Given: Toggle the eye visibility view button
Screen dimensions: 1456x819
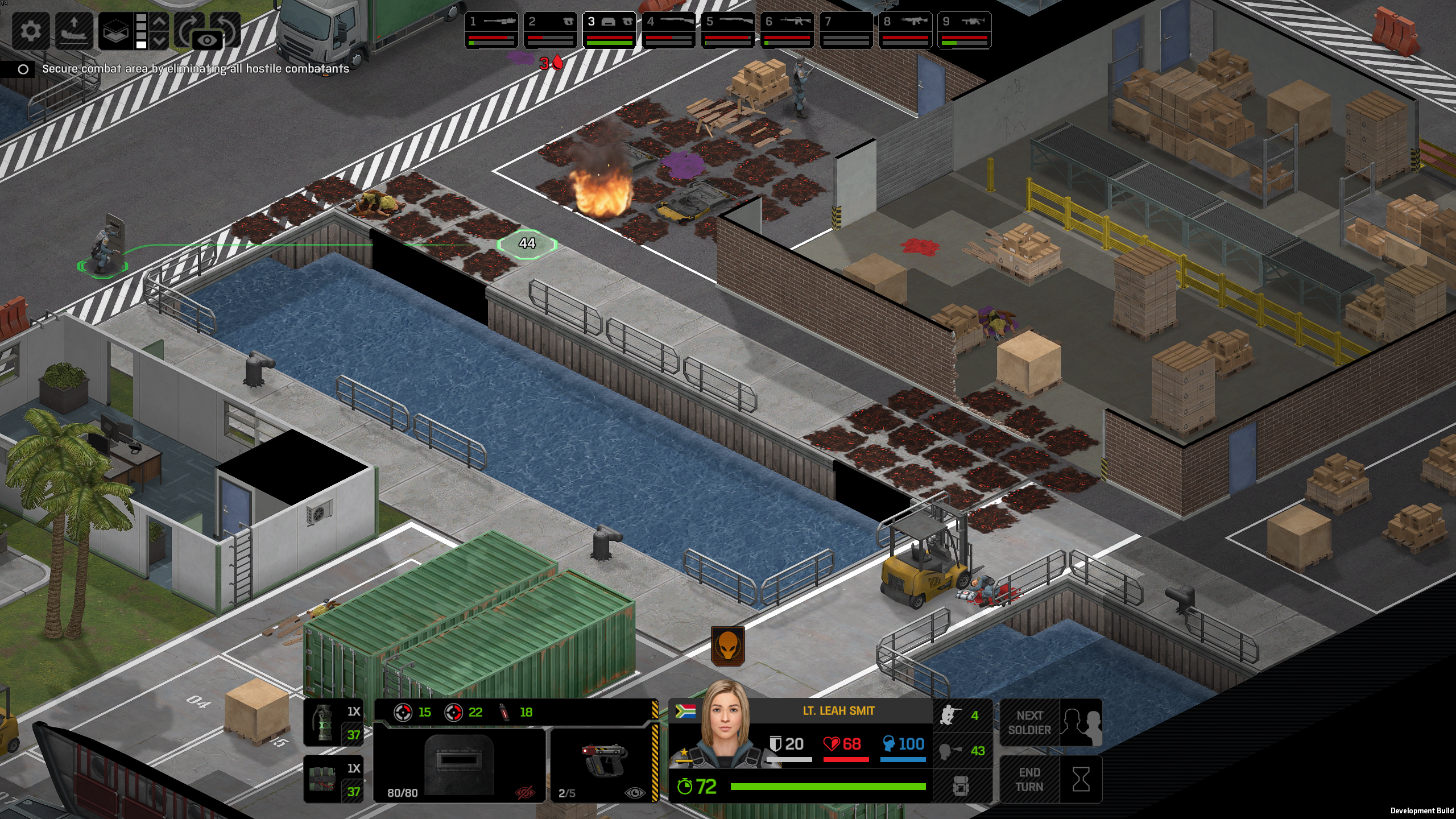Looking at the screenshot, I should point(208,40).
